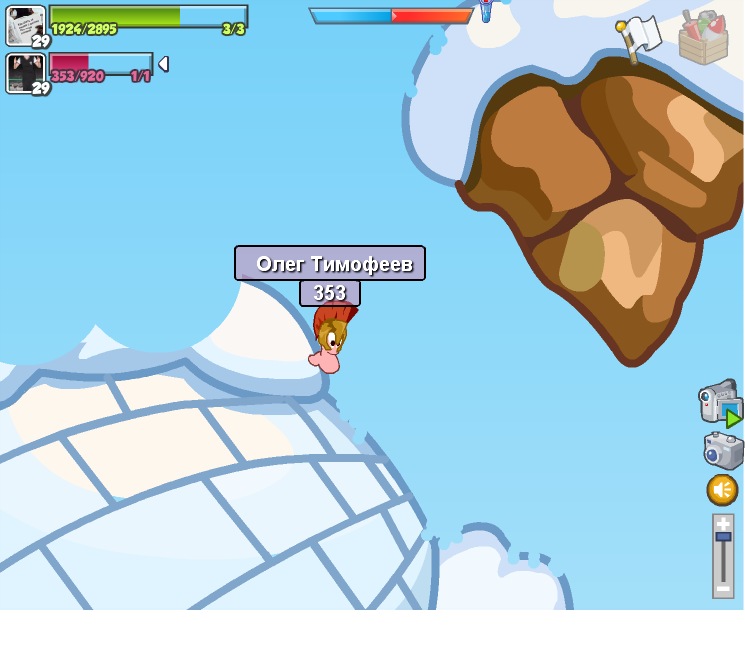The width and height of the screenshot is (745, 650).
Task: Take a screenshot with the photo camera
Action: [x=722, y=450]
